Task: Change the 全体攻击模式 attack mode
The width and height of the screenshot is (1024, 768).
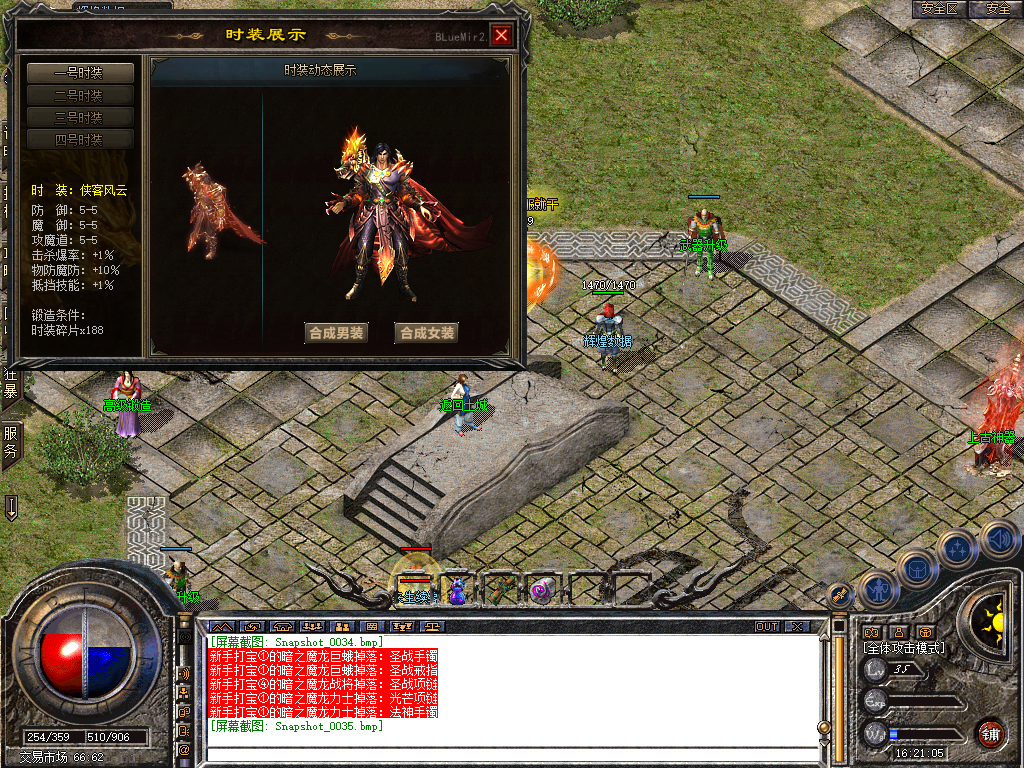Action: [x=903, y=648]
